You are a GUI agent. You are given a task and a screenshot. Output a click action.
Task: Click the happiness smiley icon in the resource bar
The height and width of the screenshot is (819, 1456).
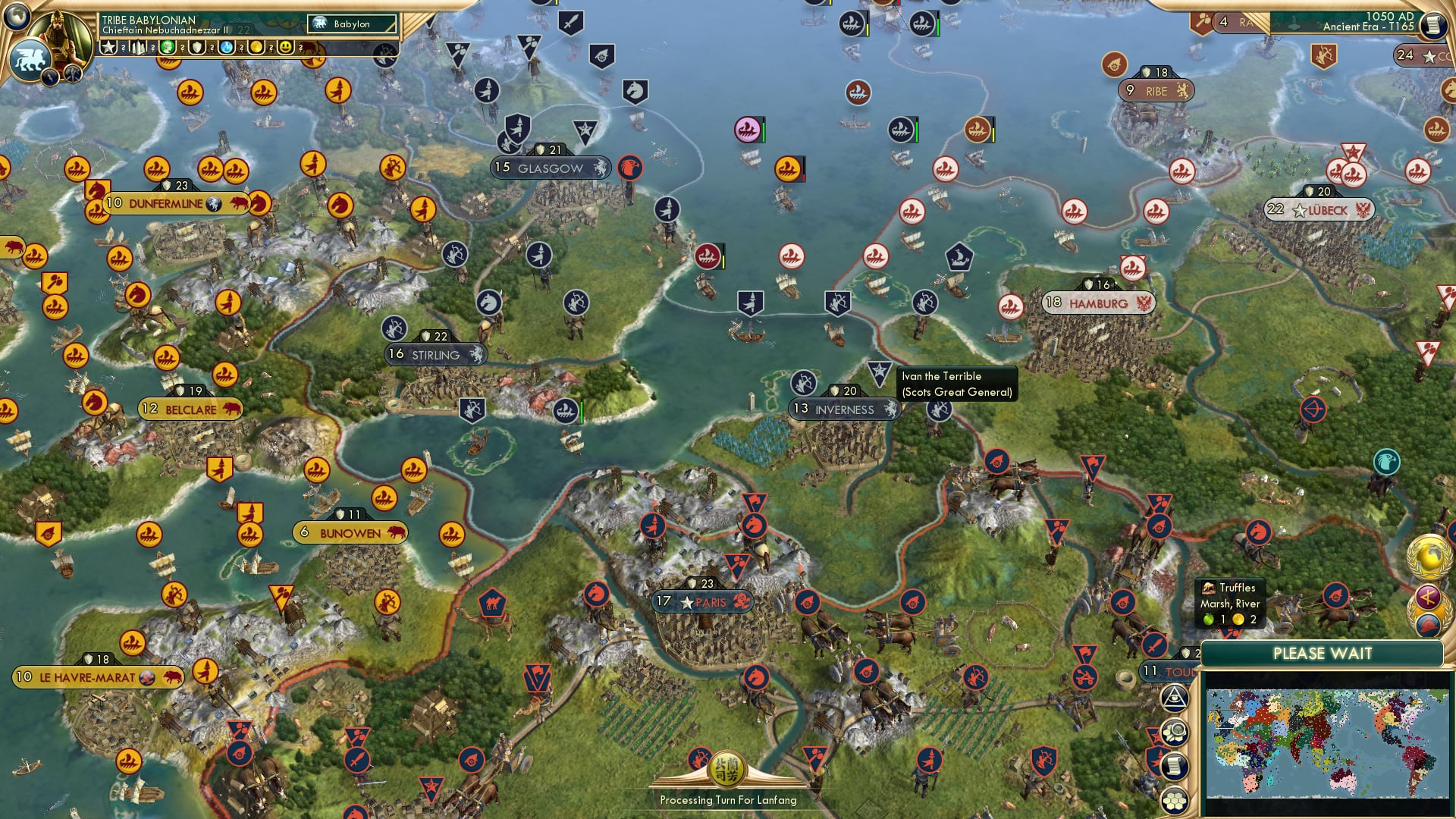click(286, 47)
